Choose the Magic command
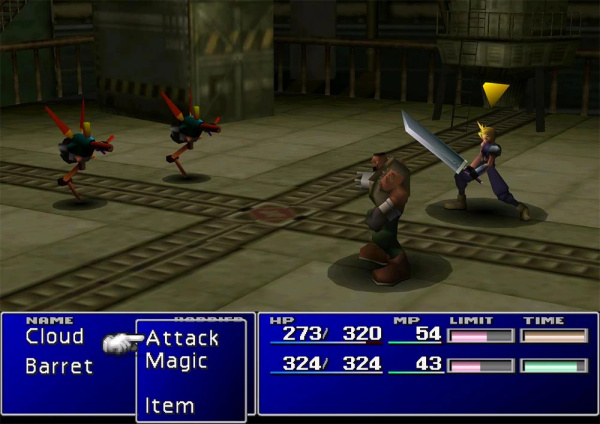The height and width of the screenshot is (424, 600). click(x=176, y=361)
